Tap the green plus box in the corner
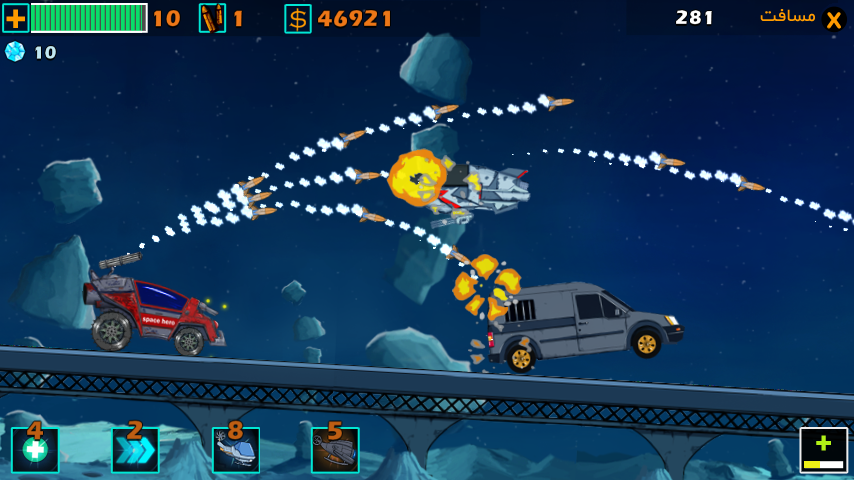Screen dimensions: 854x480 click(823, 450)
